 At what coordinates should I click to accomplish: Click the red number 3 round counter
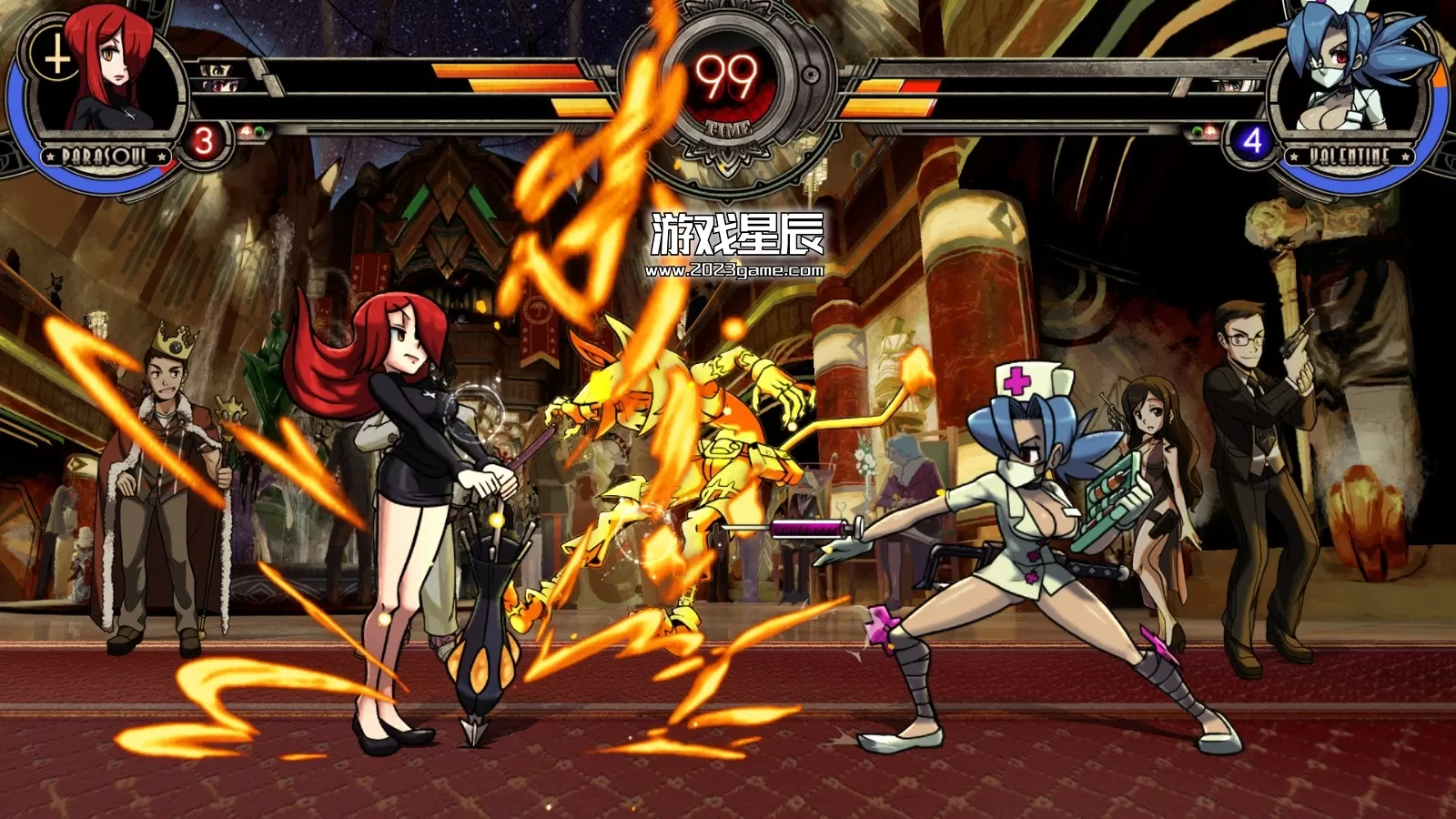click(x=202, y=140)
